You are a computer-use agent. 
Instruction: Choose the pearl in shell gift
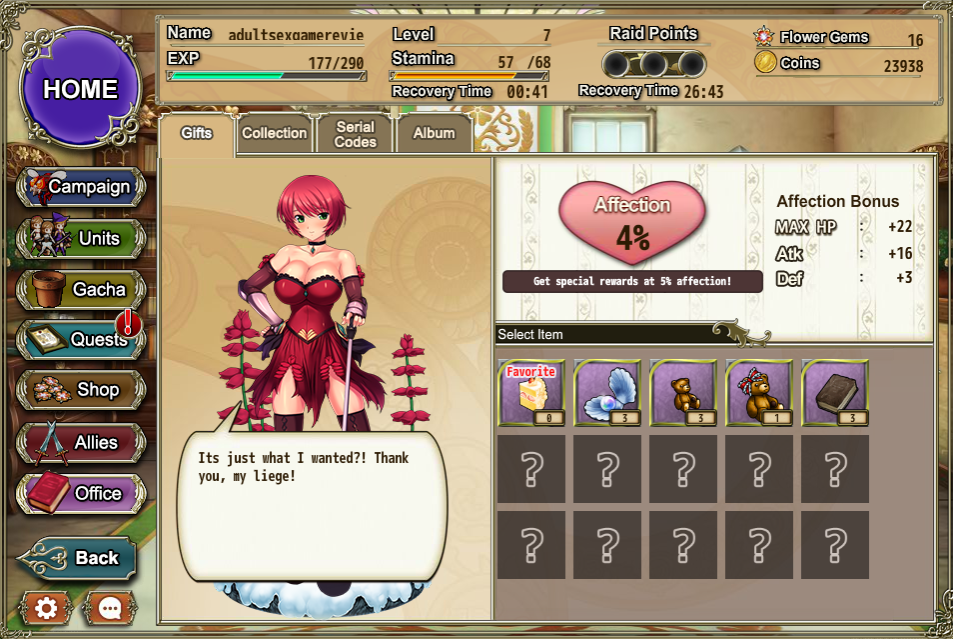point(607,393)
